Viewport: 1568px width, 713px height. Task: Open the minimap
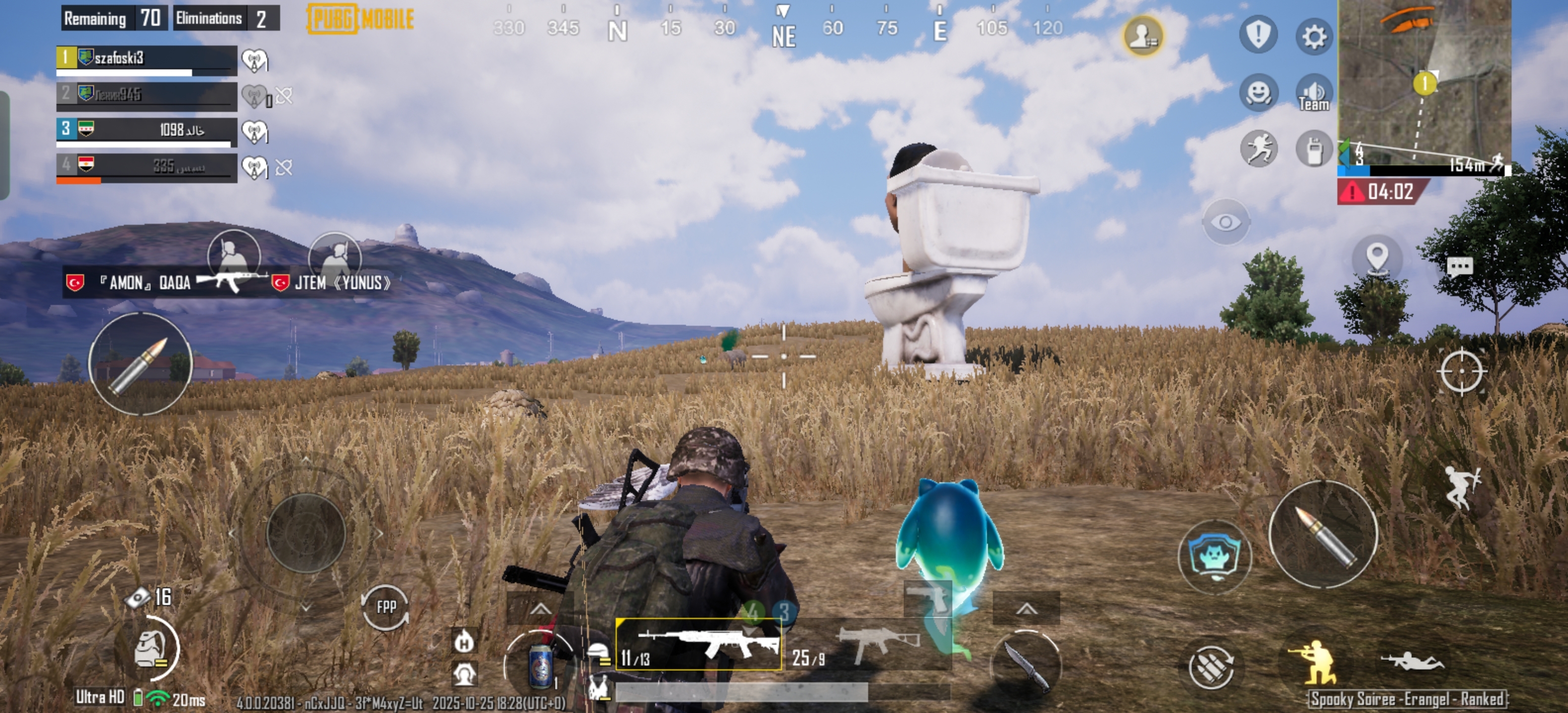[x=1424, y=82]
